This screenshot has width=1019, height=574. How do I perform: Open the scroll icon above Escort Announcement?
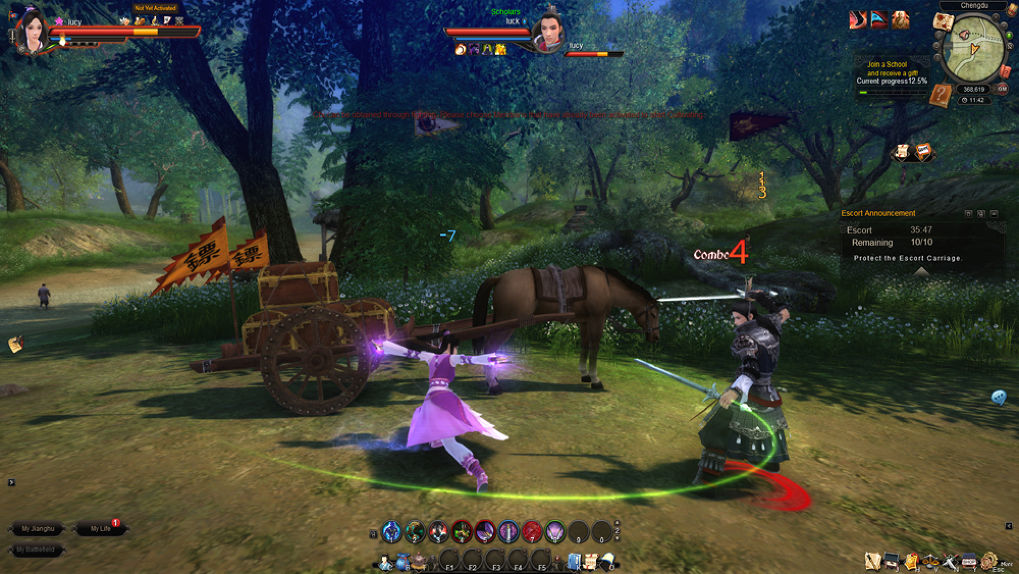[x=902, y=152]
